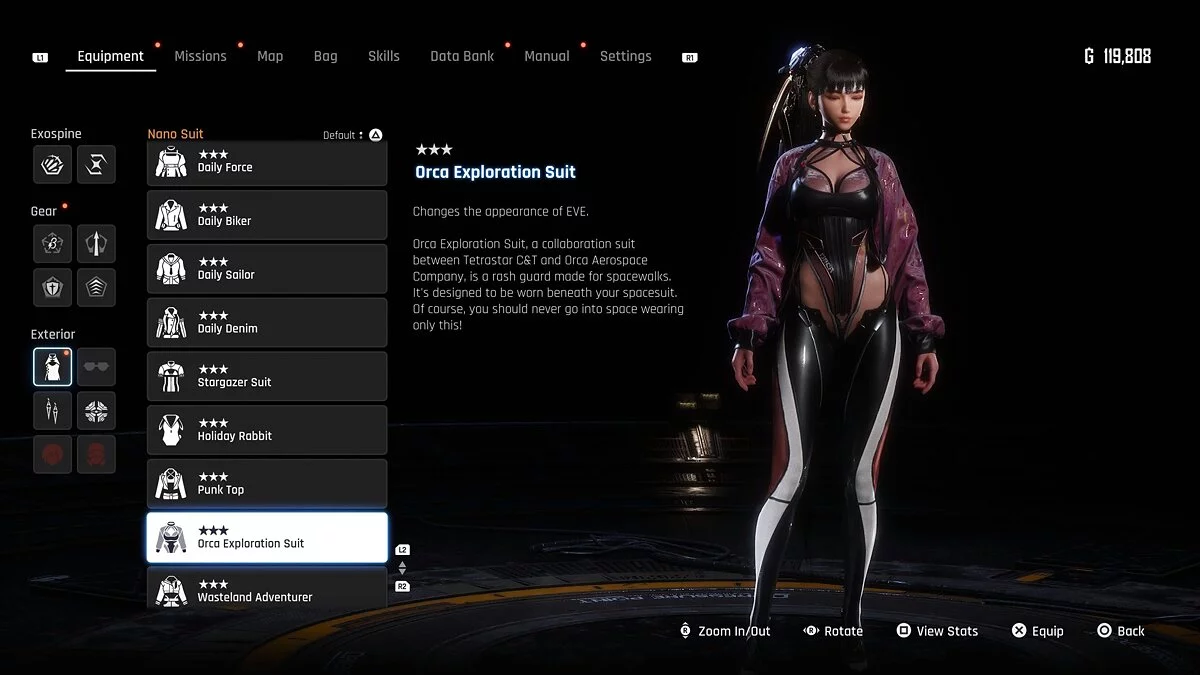The width and height of the screenshot is (1200, 675).
Task: Pick the Holiday Rabbit outfit
Action: pyautogui.click(x=267, y=431)
